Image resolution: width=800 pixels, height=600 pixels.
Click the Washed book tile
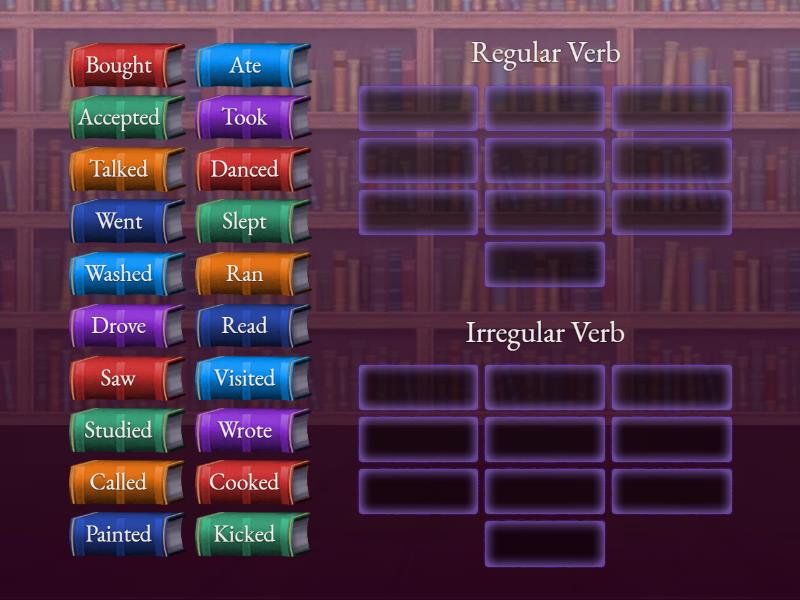pyautogui.click(x=119, y=274)
